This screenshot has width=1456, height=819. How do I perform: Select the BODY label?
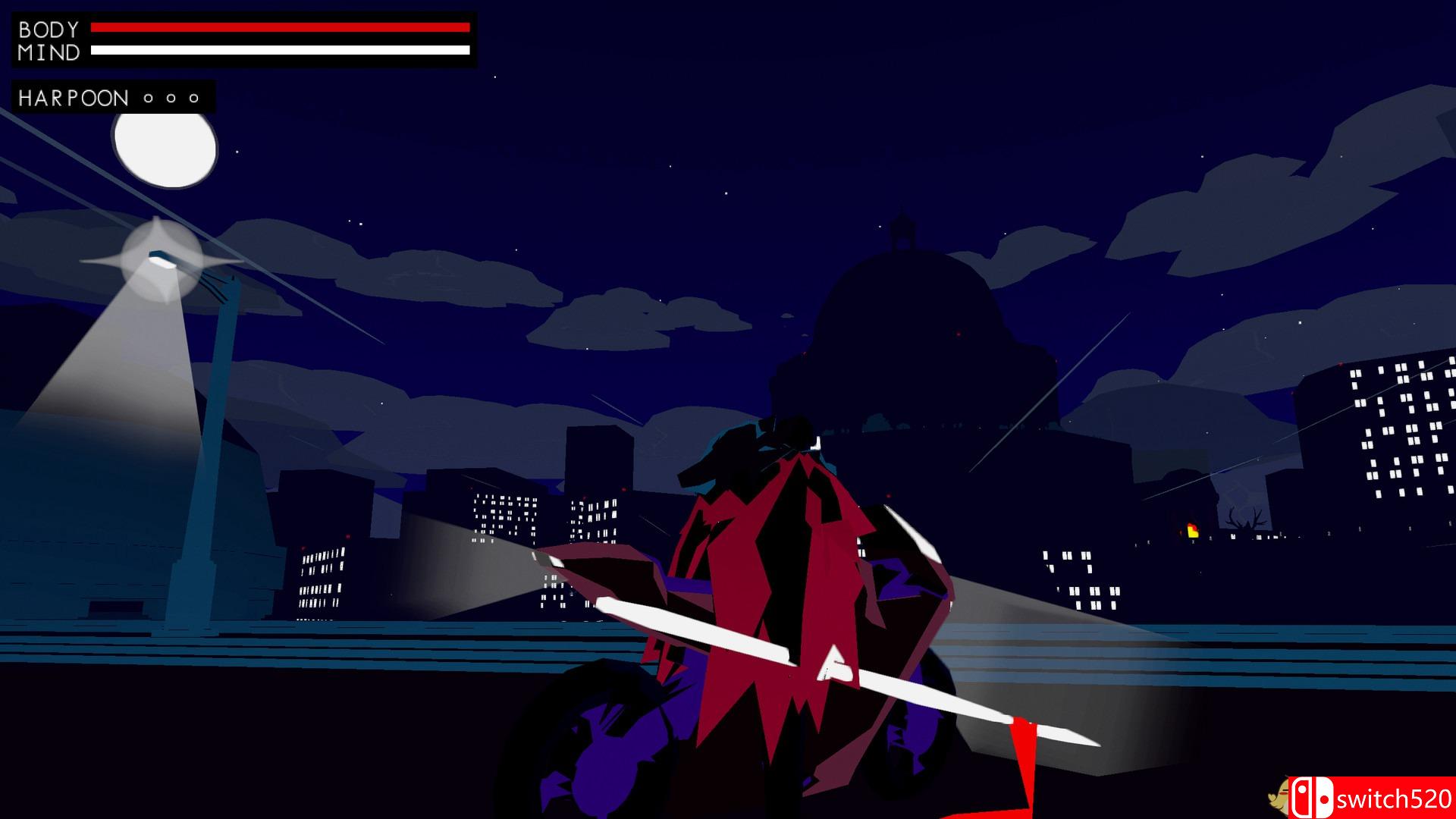[49, 28]
